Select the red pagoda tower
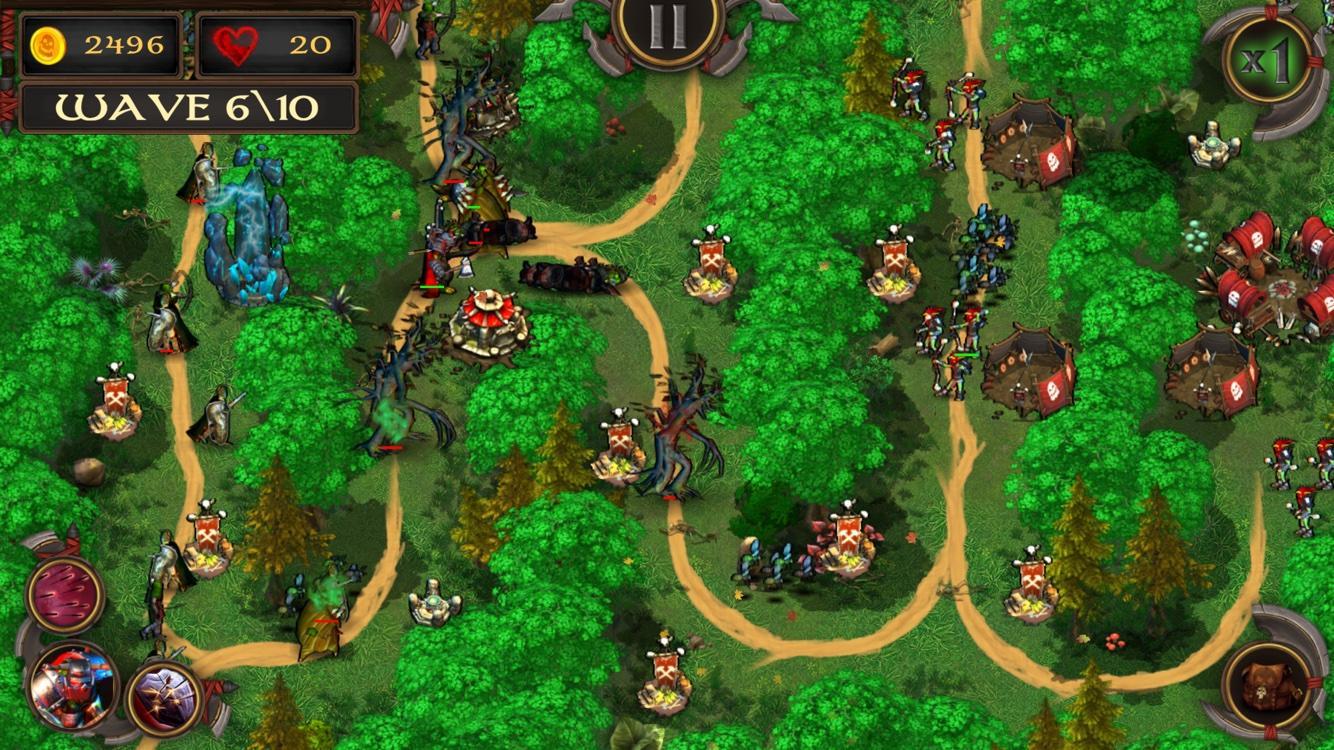1334x750 pixels. tap(487, 310)
